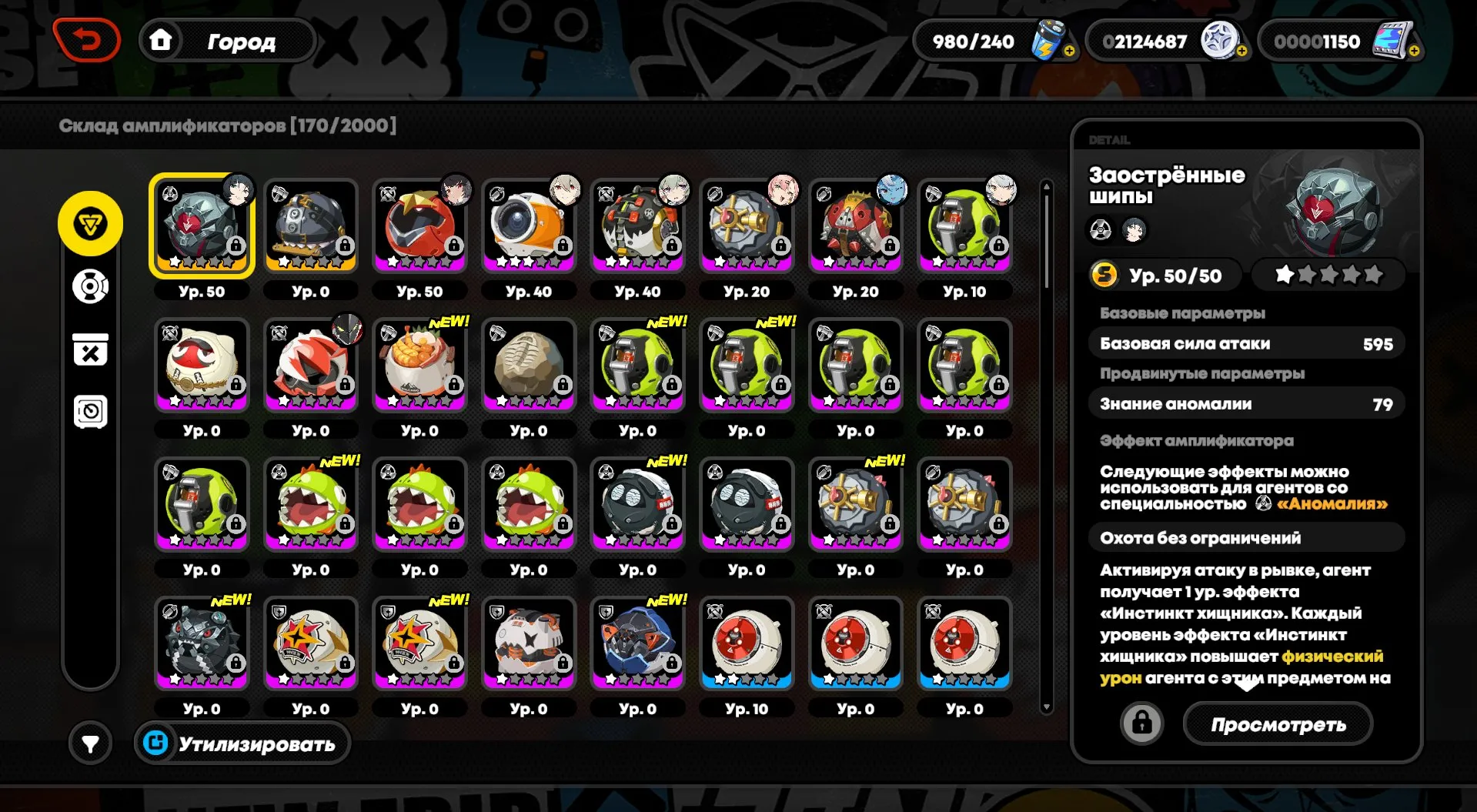Select the W-Engines category in the left sidebar
The height and width of the screenshot is (812, 1477).
[x=90, y=222]
